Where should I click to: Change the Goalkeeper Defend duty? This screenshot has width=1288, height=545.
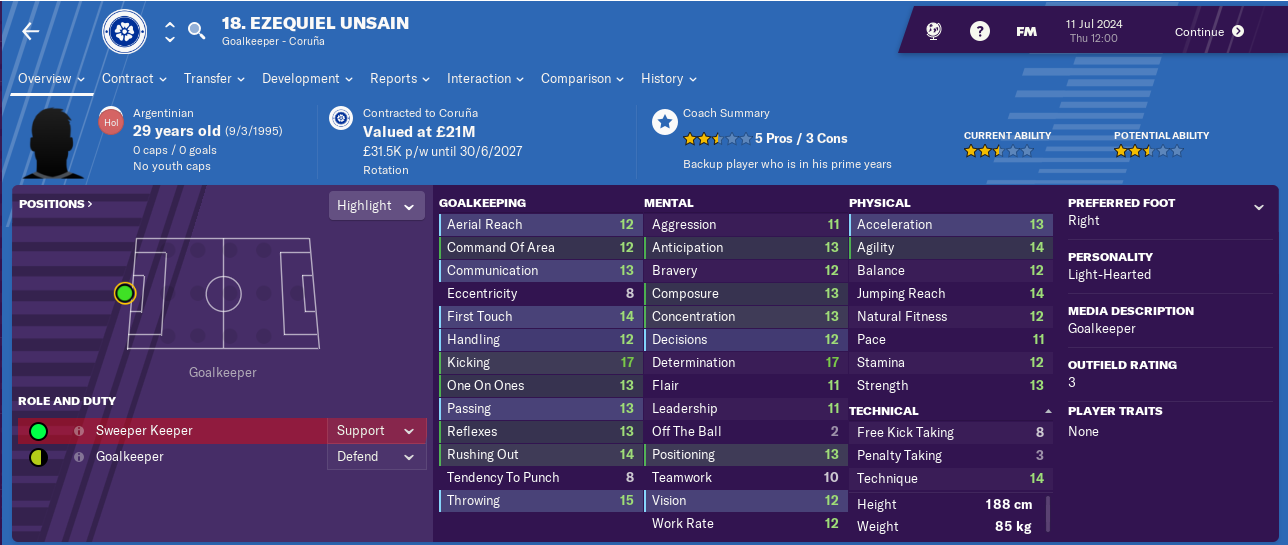click(376, 457)
